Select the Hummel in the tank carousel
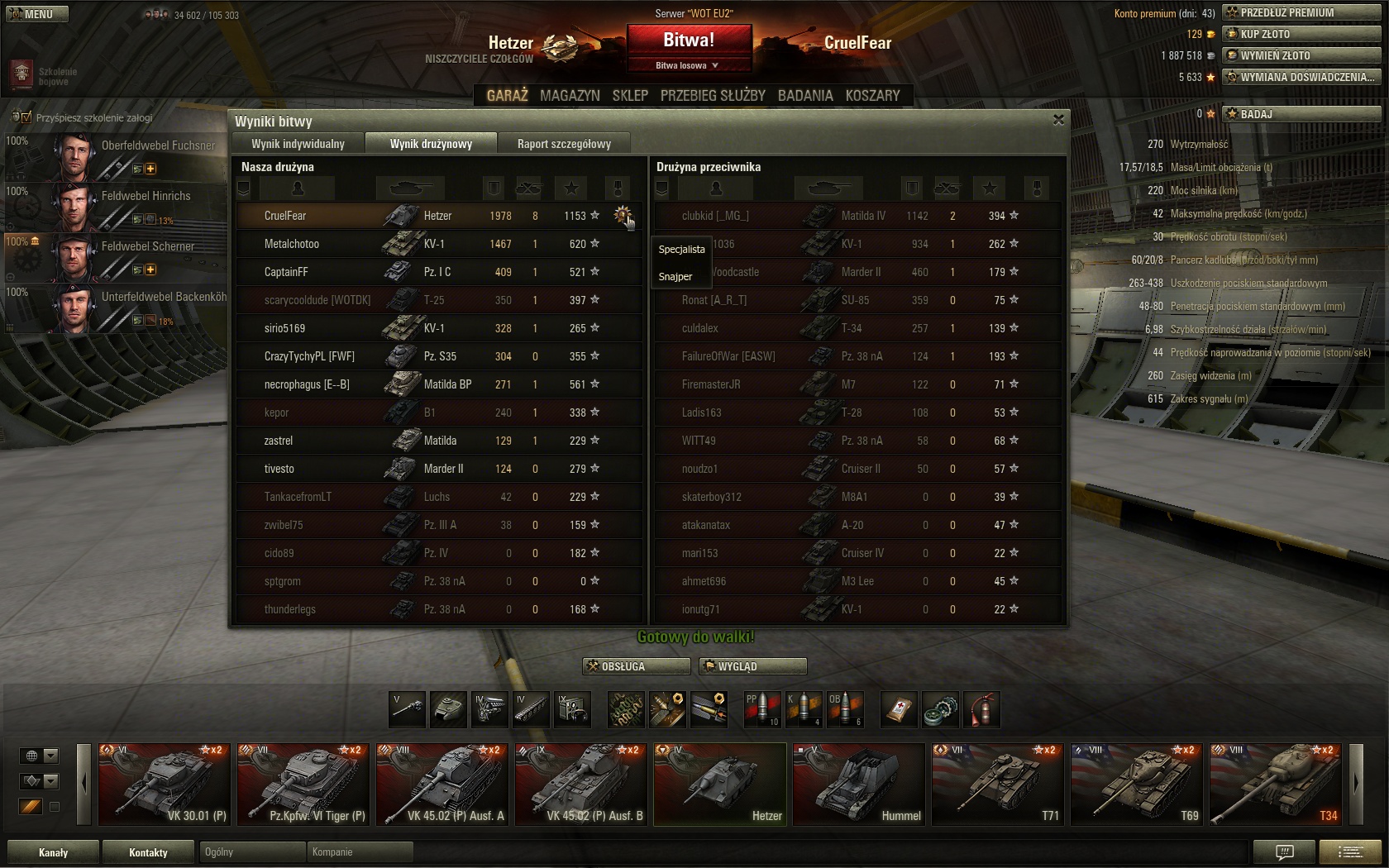 coord(858,784)
